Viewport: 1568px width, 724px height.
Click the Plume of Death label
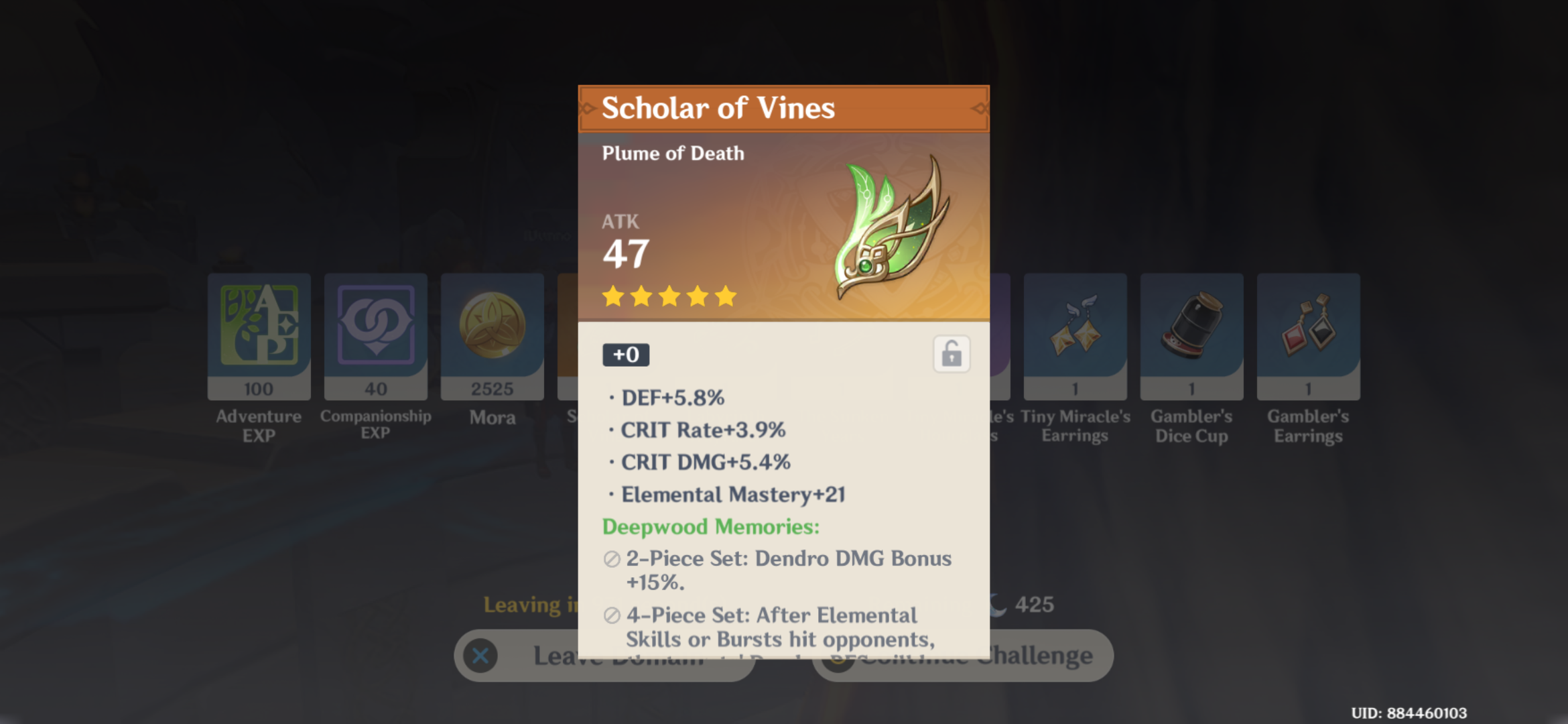[x=672, y=153]
